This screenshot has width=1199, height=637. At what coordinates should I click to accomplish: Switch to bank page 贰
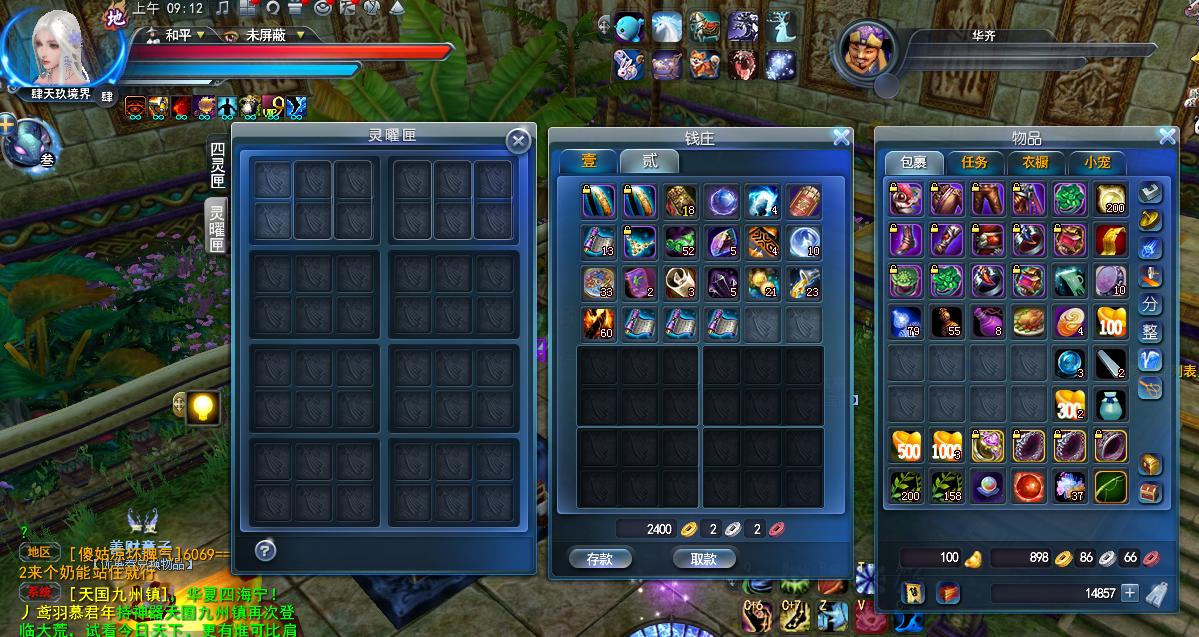pyautogui.click(x=649, y=161)
